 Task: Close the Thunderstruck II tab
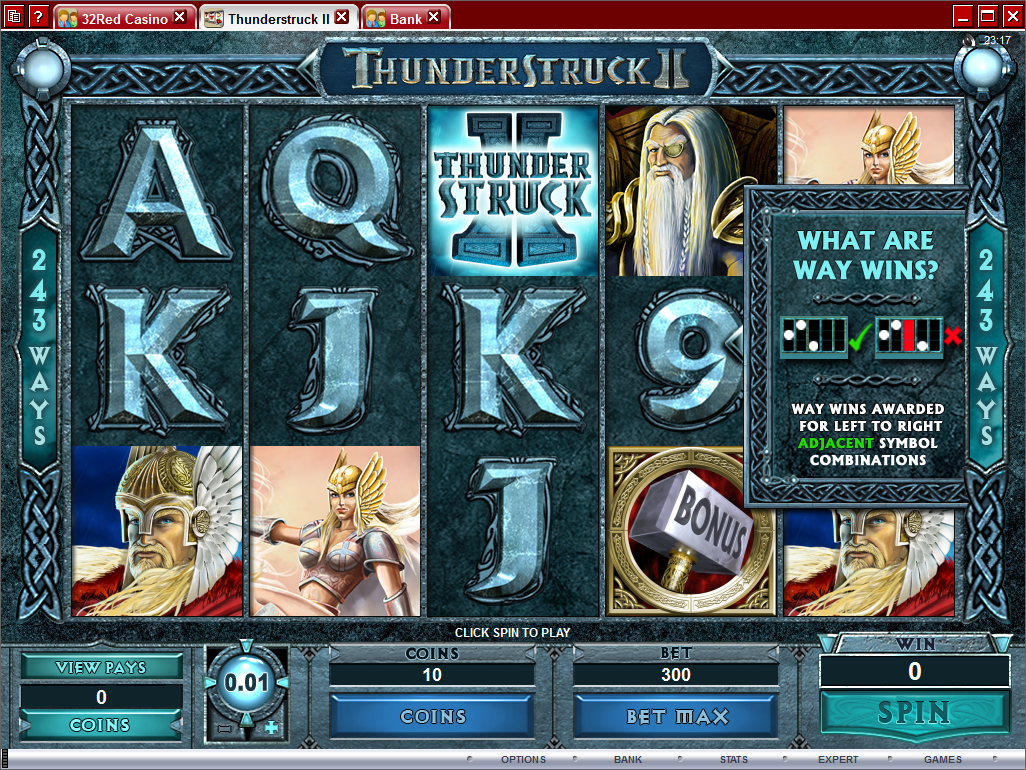click(x=342, y=17)
